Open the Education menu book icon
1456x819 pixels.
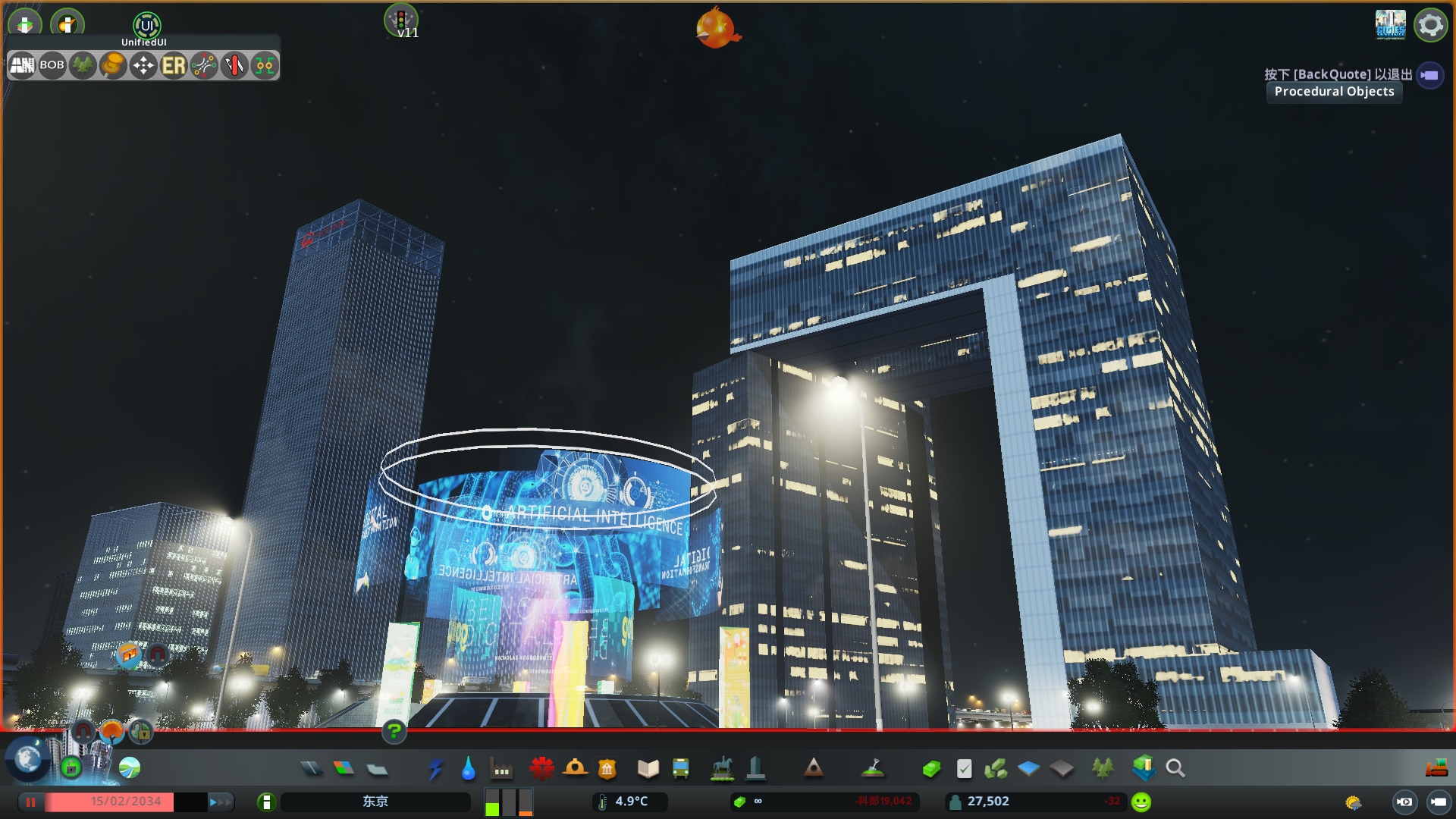[648, 768]
